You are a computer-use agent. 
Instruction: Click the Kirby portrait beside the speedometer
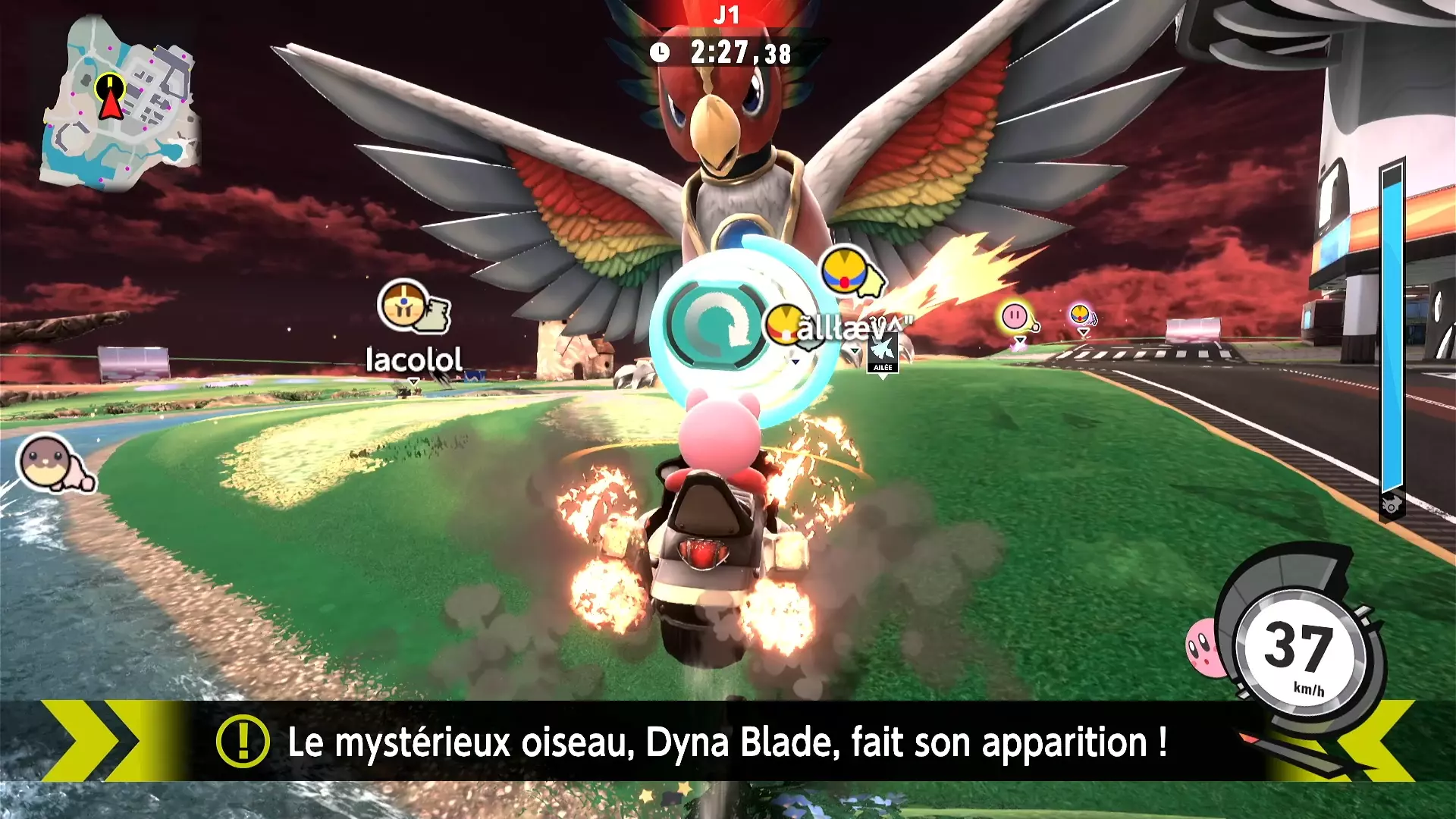coord(1205,647)
